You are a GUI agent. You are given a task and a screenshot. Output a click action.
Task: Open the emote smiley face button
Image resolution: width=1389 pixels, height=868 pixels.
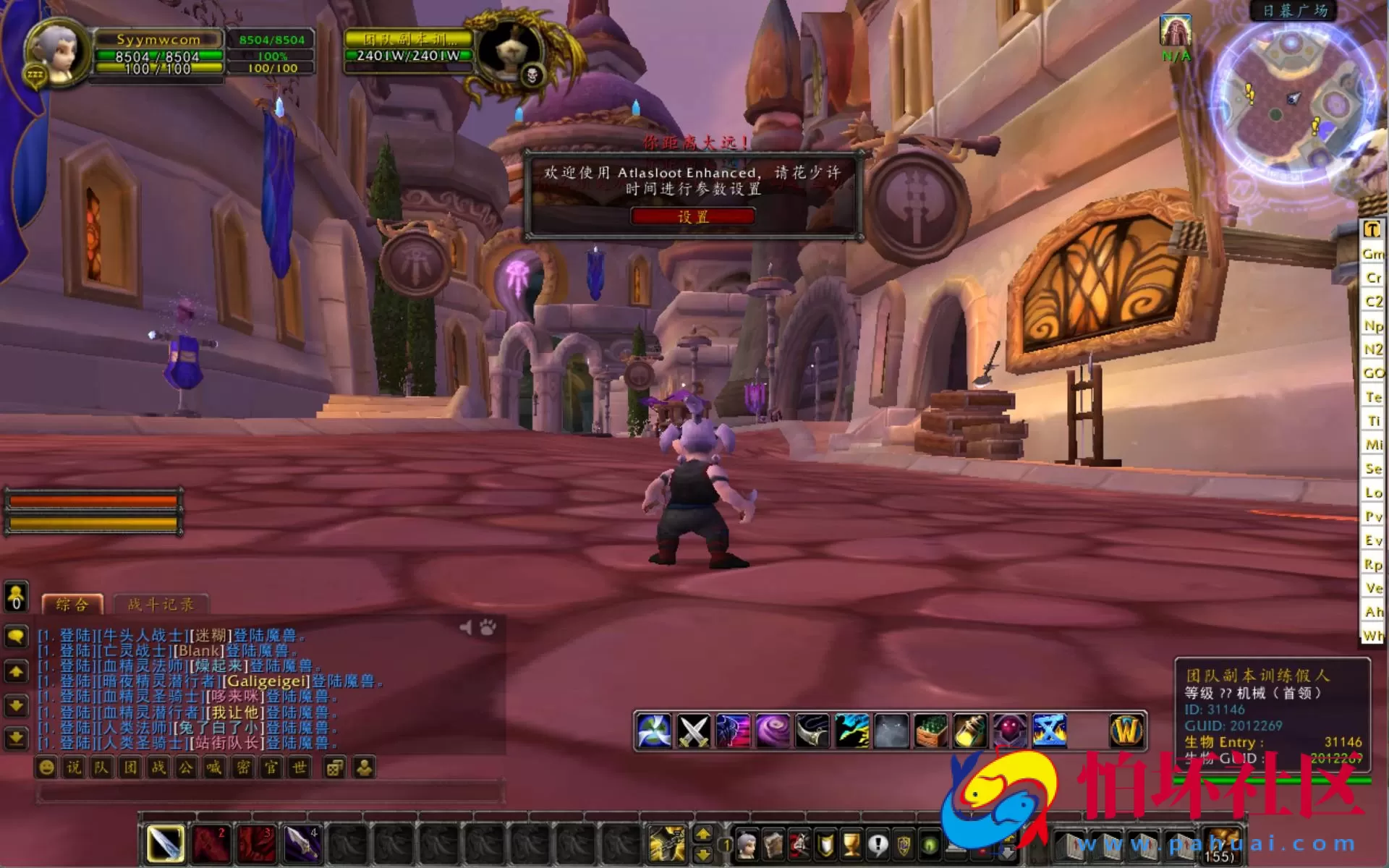point(46,767)
